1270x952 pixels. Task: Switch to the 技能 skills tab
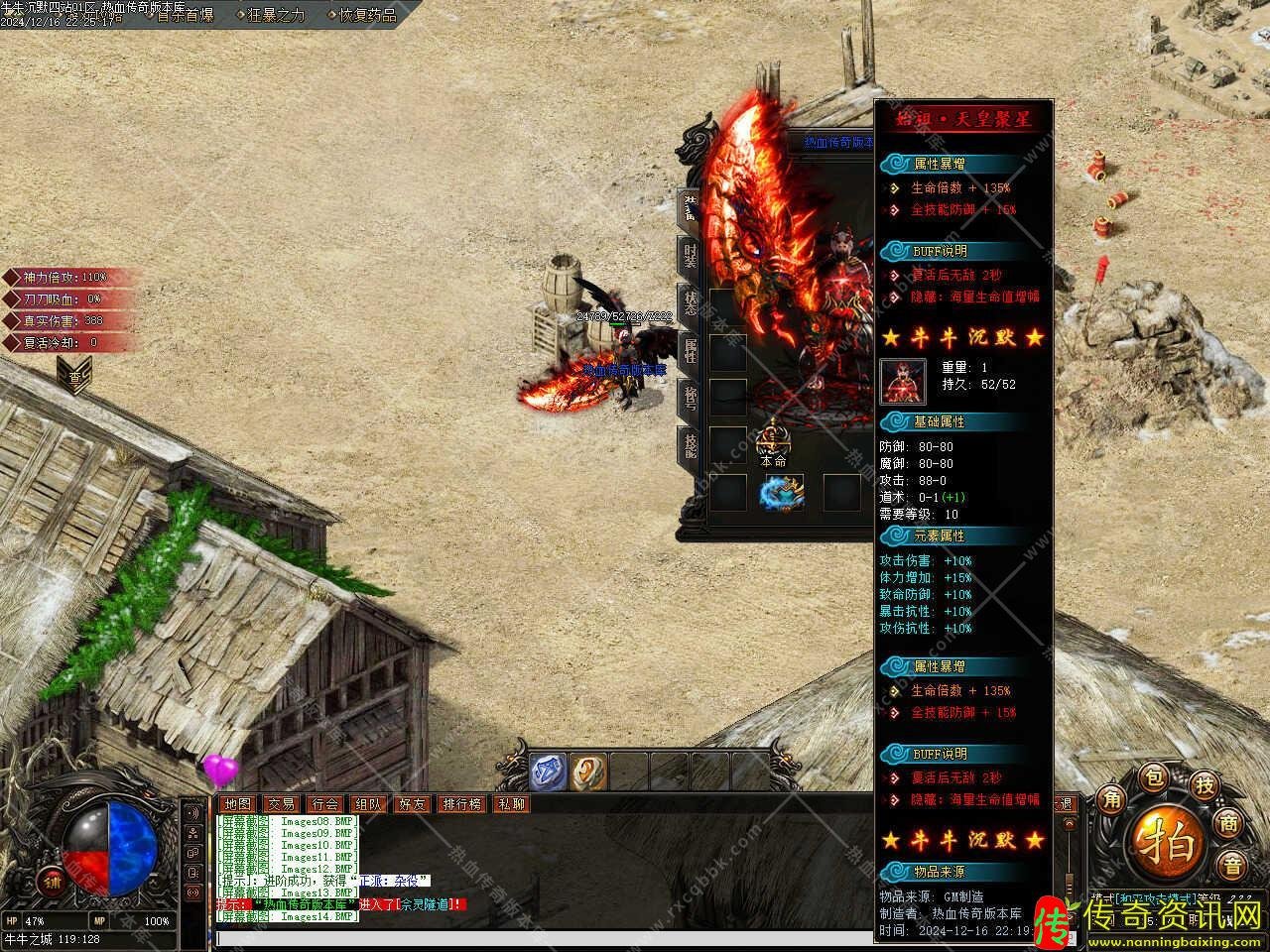(x=690, y=445)
